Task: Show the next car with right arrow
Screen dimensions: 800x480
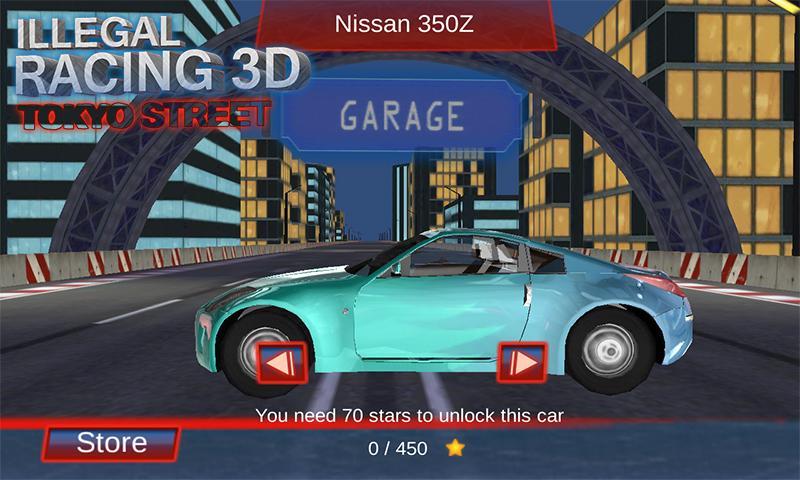Action: tap(522, 362)
